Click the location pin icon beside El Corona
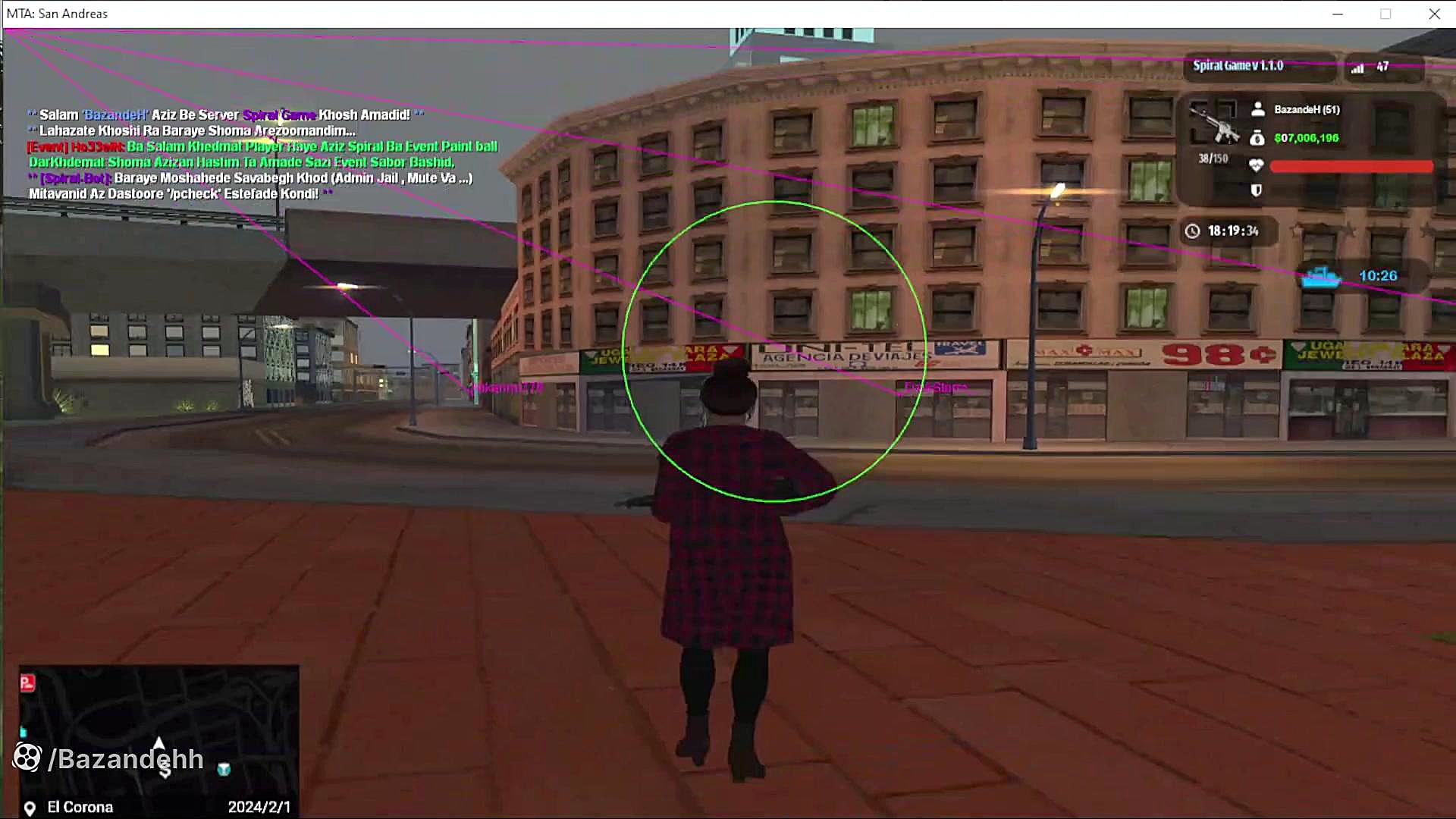 29,807
